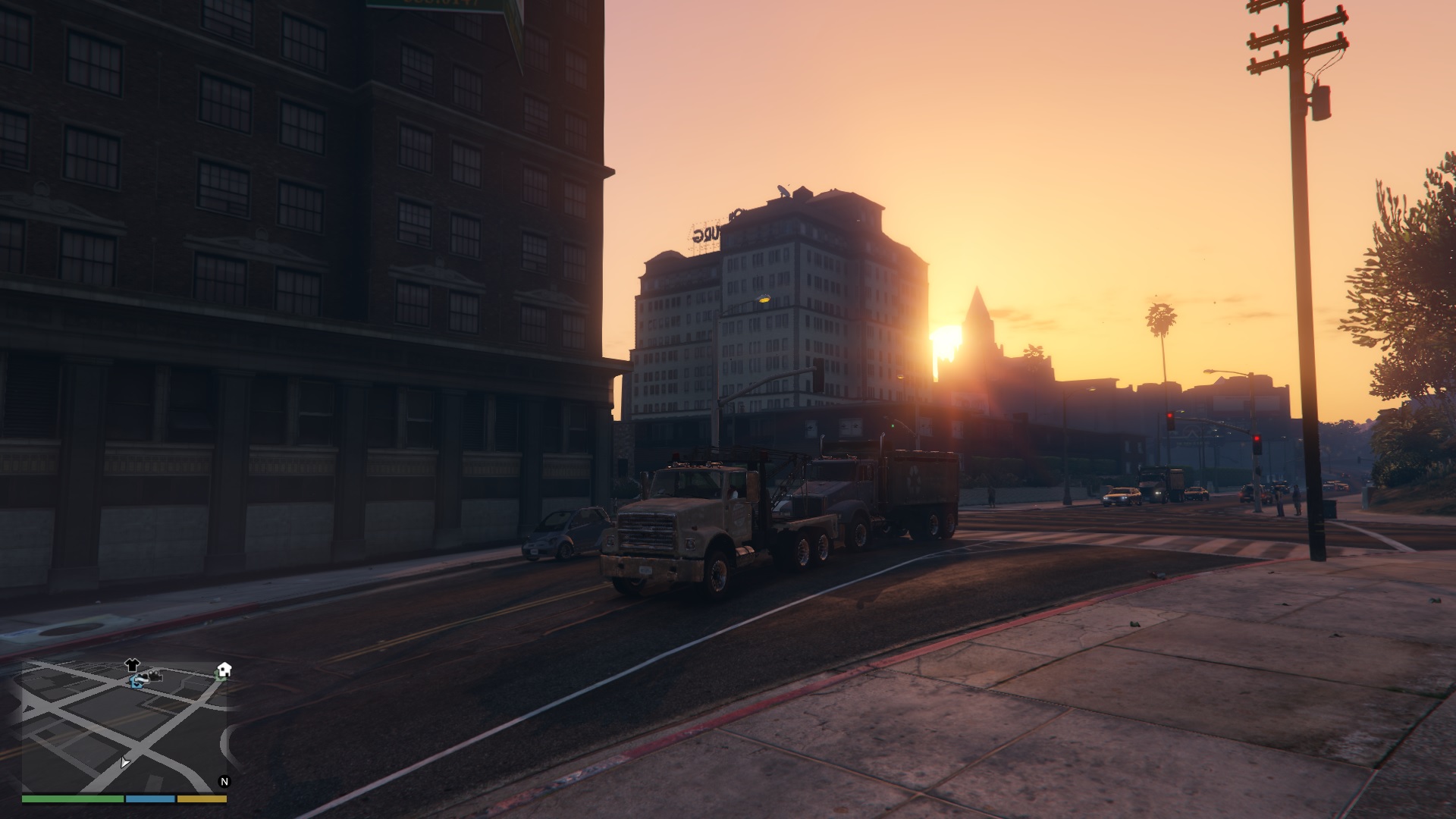The image size is (1456, 819).
Task: Click the tow truck's front license plate
Action: tap(646, 570)
